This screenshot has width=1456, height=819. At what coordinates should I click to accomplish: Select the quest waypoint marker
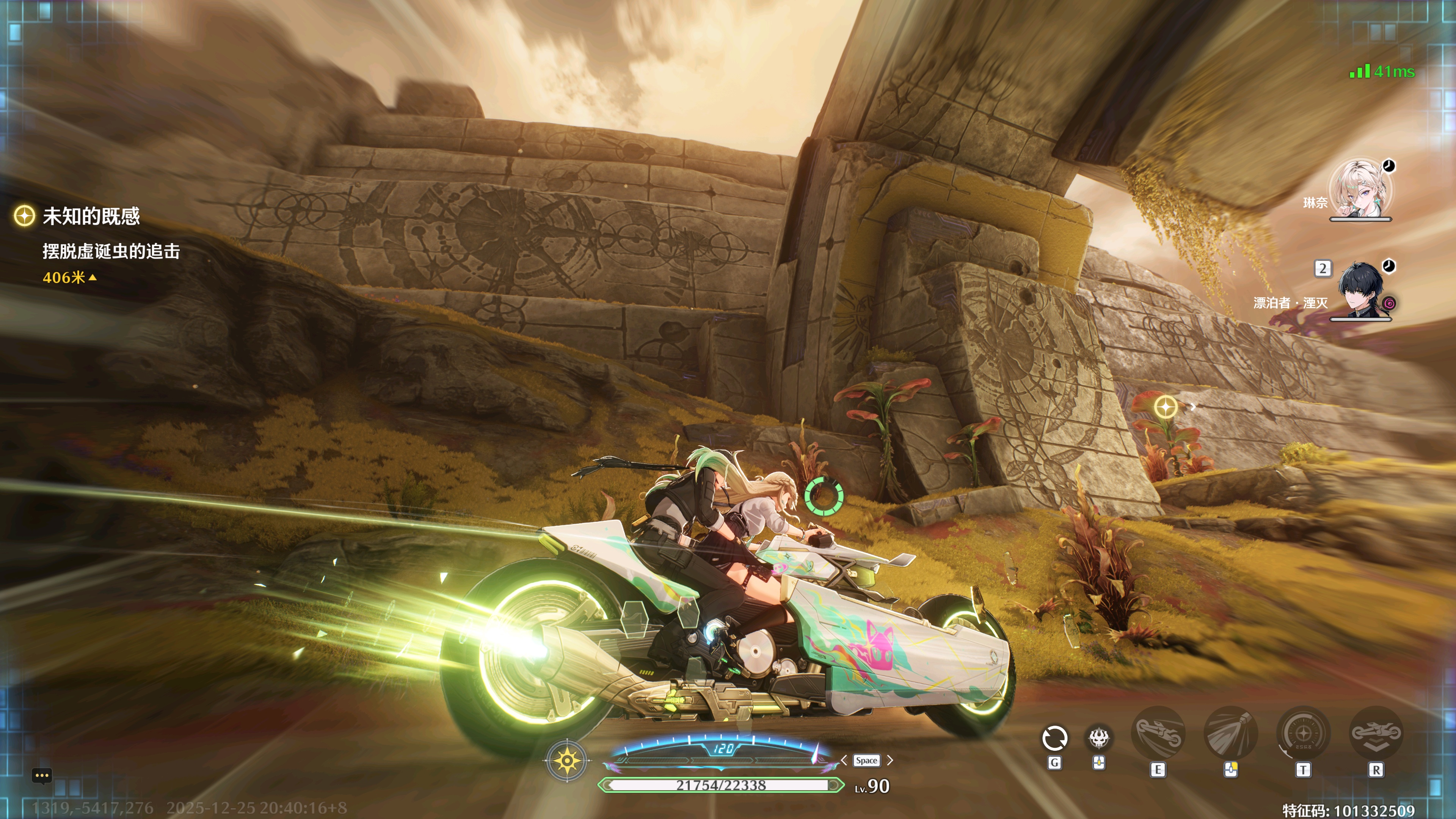coord(1166,407)
